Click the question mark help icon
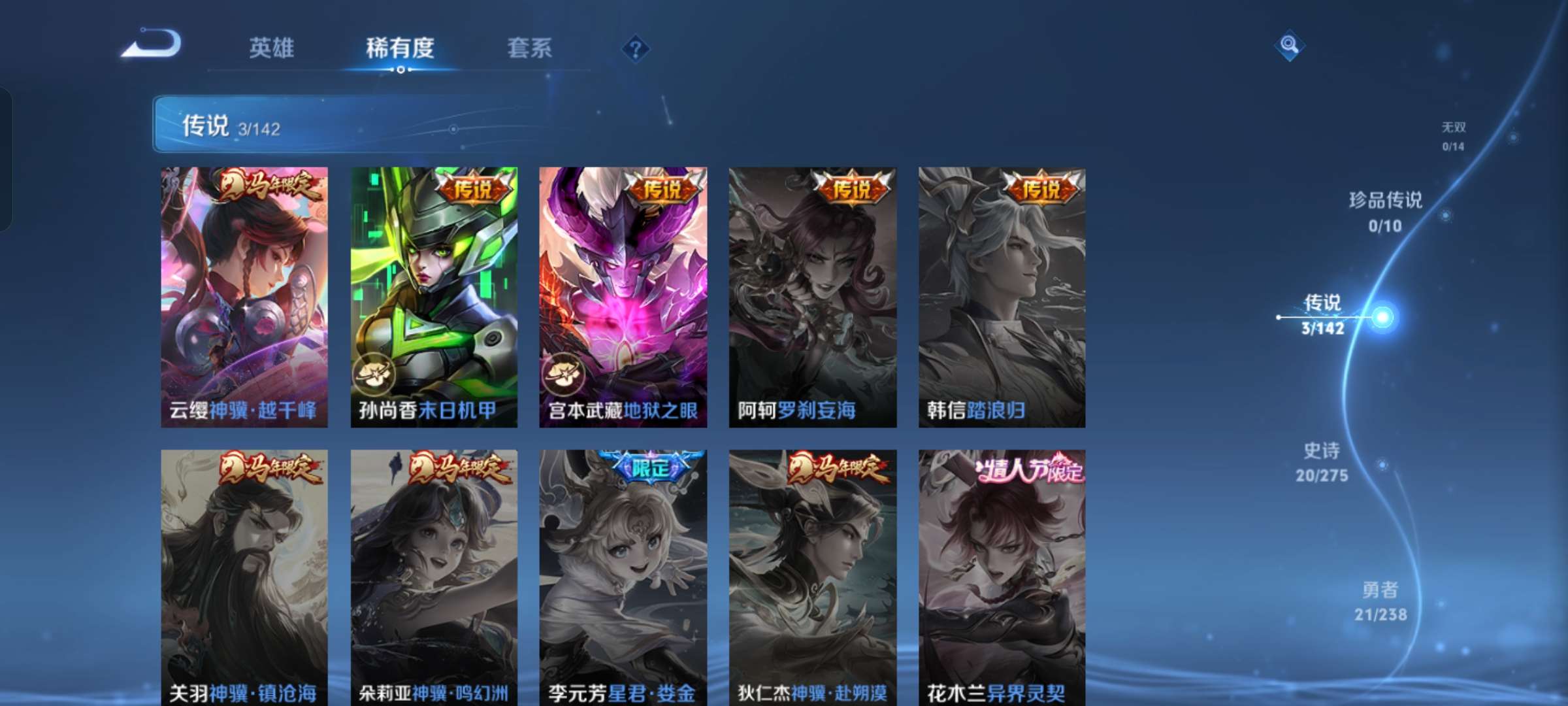The height and width of the screenshot is (706, 1568). [x=637, y=49]
